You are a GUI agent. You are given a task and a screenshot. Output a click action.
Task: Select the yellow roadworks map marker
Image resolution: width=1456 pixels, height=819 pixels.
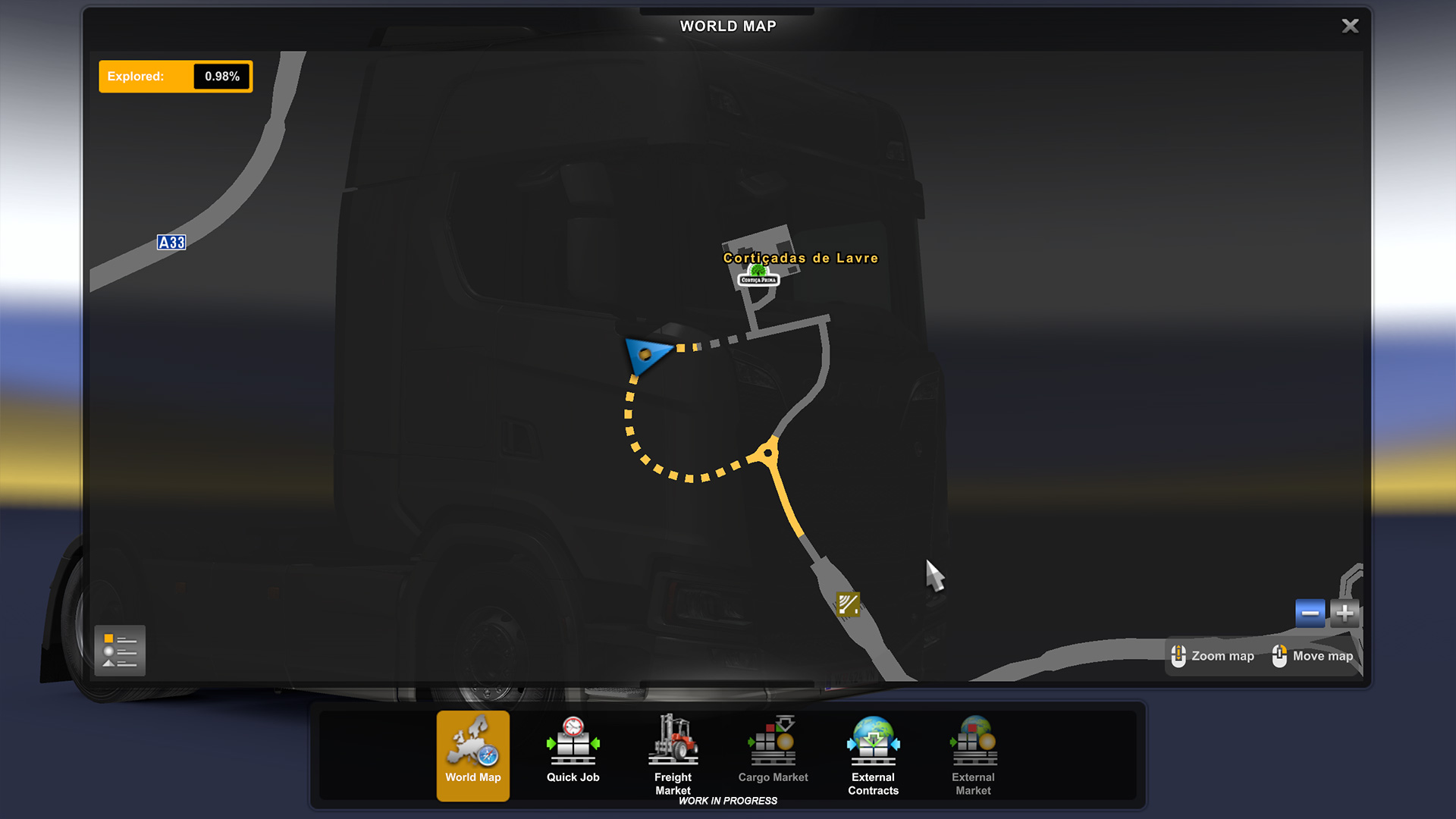click(x=848, y=604)
